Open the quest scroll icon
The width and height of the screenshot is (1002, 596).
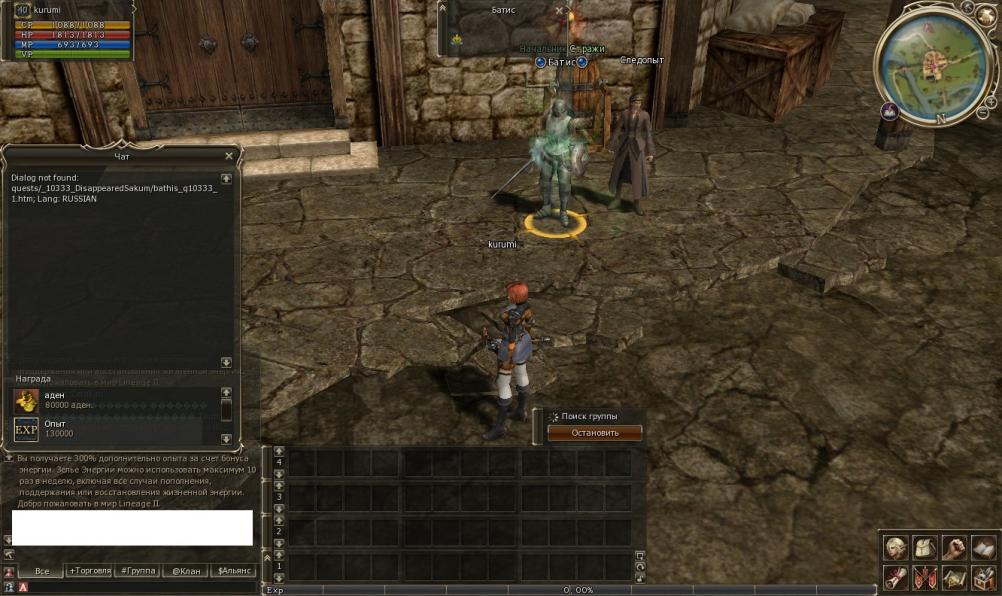895,577
